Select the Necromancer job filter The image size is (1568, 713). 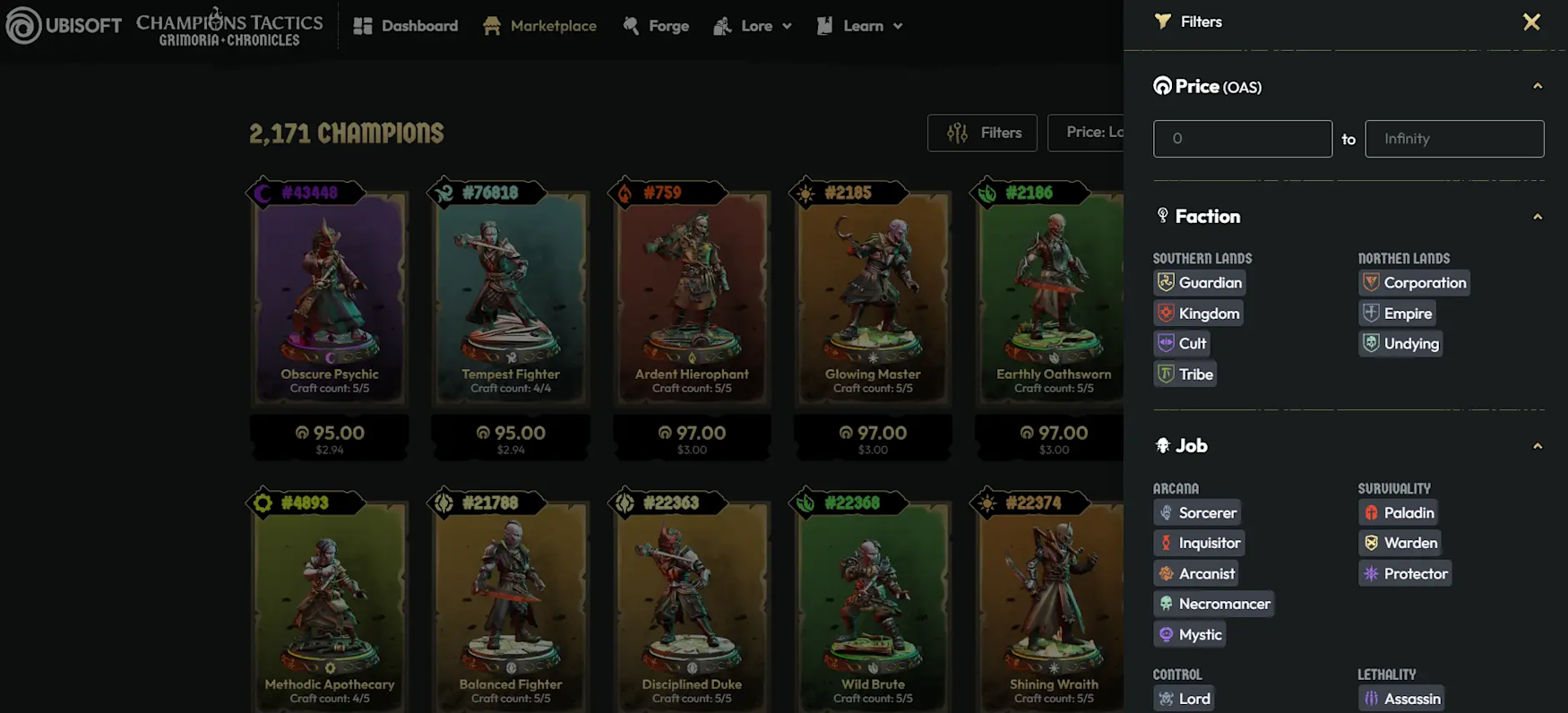point(1214,605)
